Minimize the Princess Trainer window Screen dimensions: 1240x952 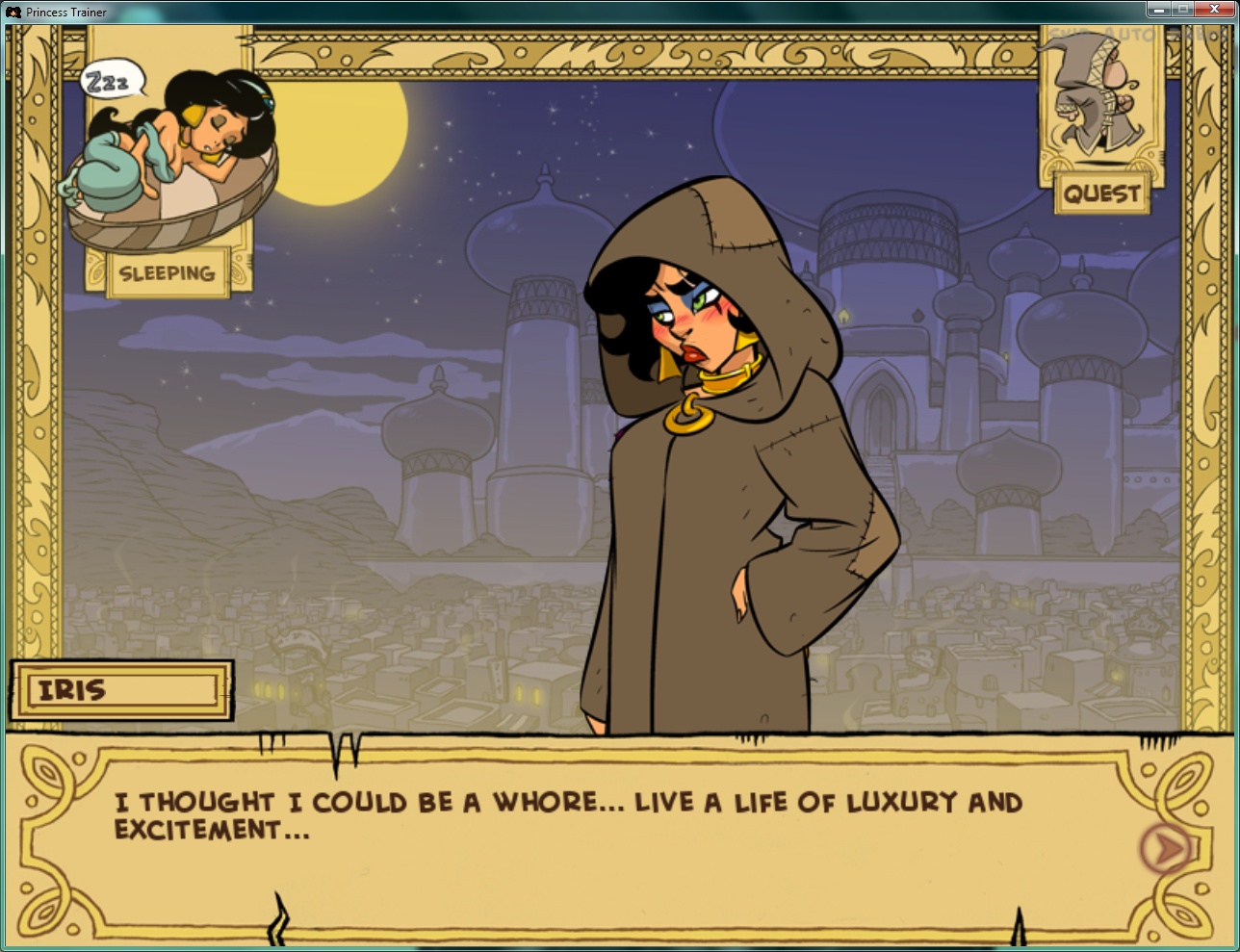(1158, 10)
